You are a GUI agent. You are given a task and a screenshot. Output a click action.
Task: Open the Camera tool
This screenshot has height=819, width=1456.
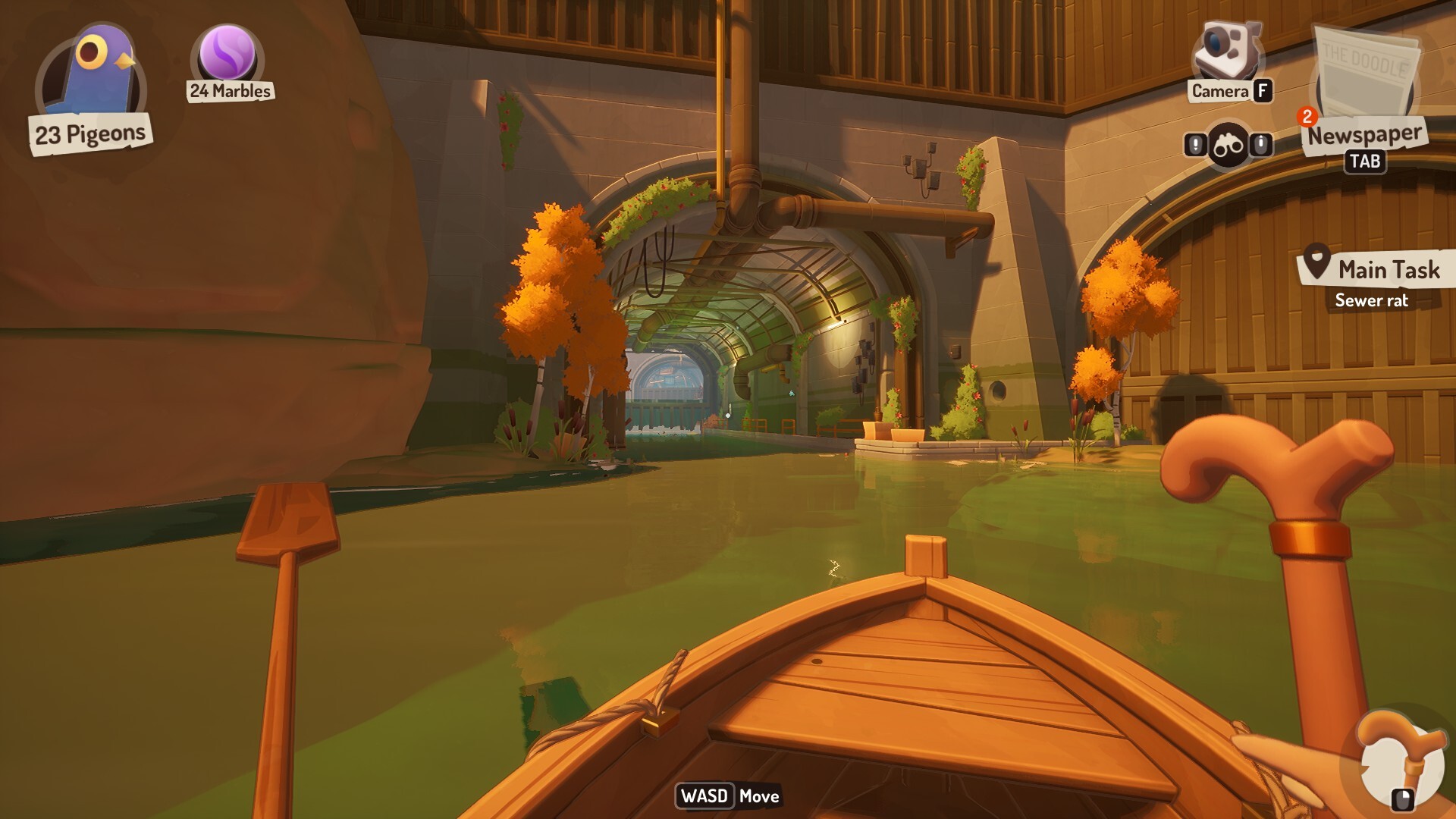coord(1226,52)
